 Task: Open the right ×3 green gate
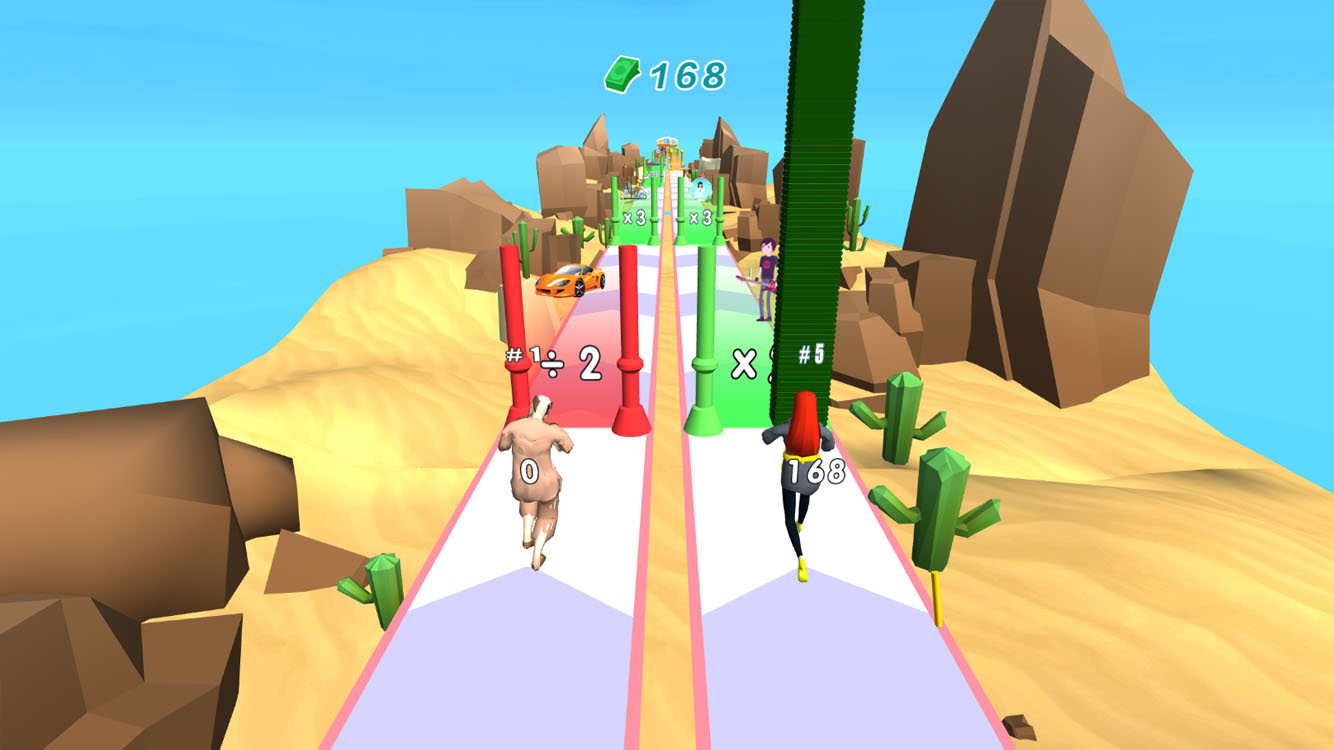pyautogui.click(x=700, y=215)
